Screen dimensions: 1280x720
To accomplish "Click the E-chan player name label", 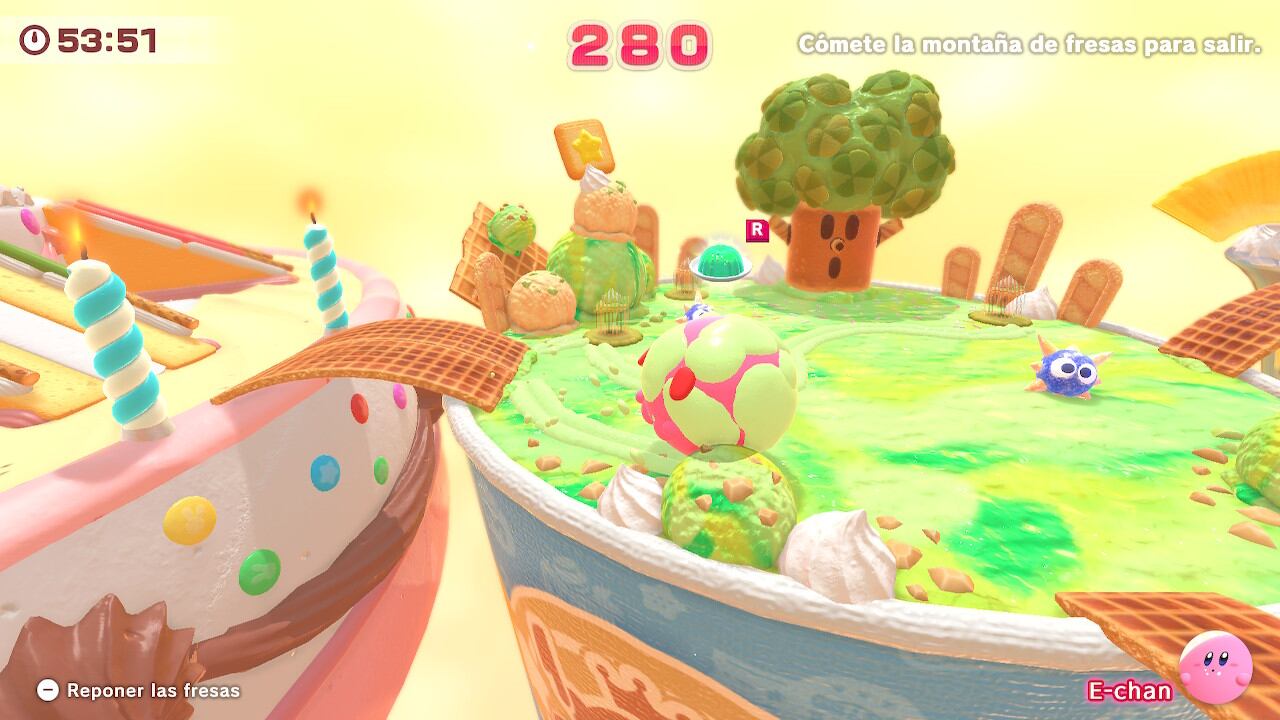I will point(1128,690).
